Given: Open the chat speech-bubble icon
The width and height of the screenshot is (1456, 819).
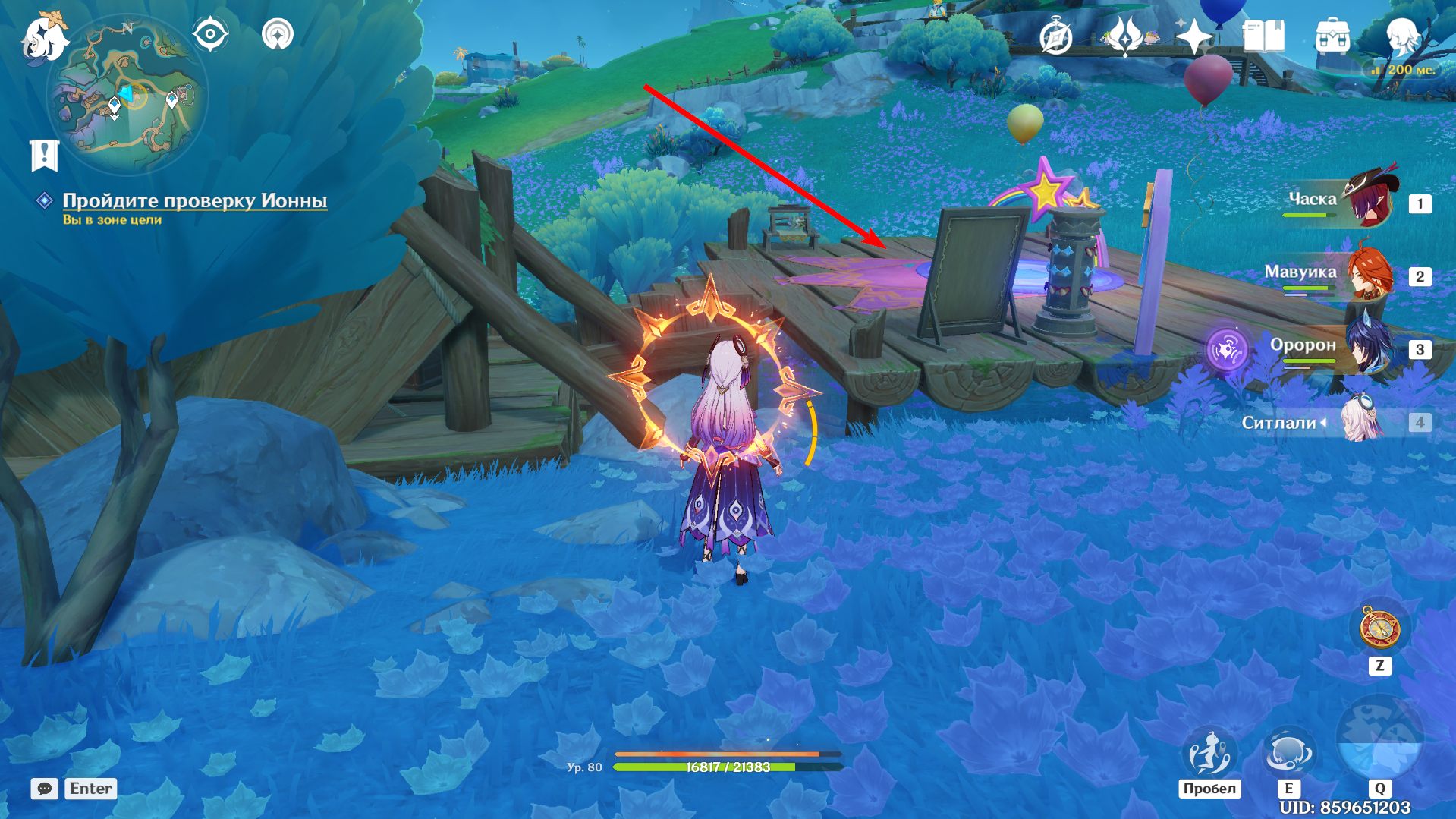Looking at the screenshot, I should point(45,789).
